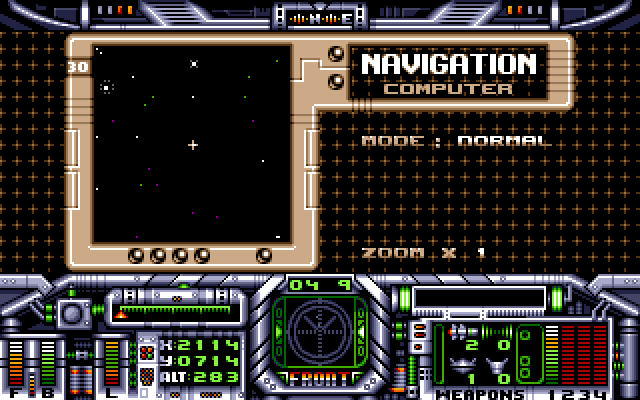The image size is (640, 400).
Task: Click the star map display
Action: (193, 143)
